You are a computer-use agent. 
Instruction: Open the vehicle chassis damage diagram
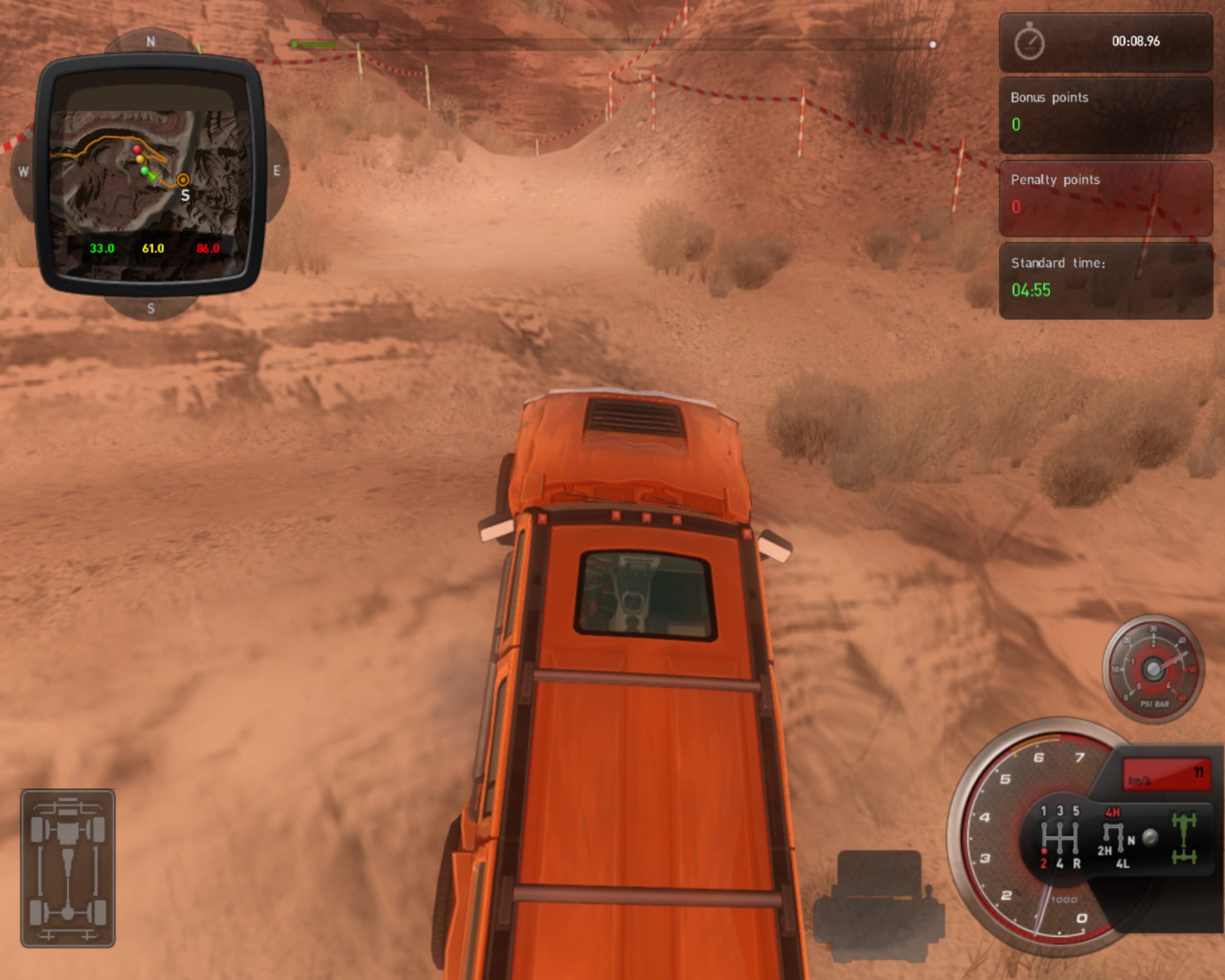68,868
